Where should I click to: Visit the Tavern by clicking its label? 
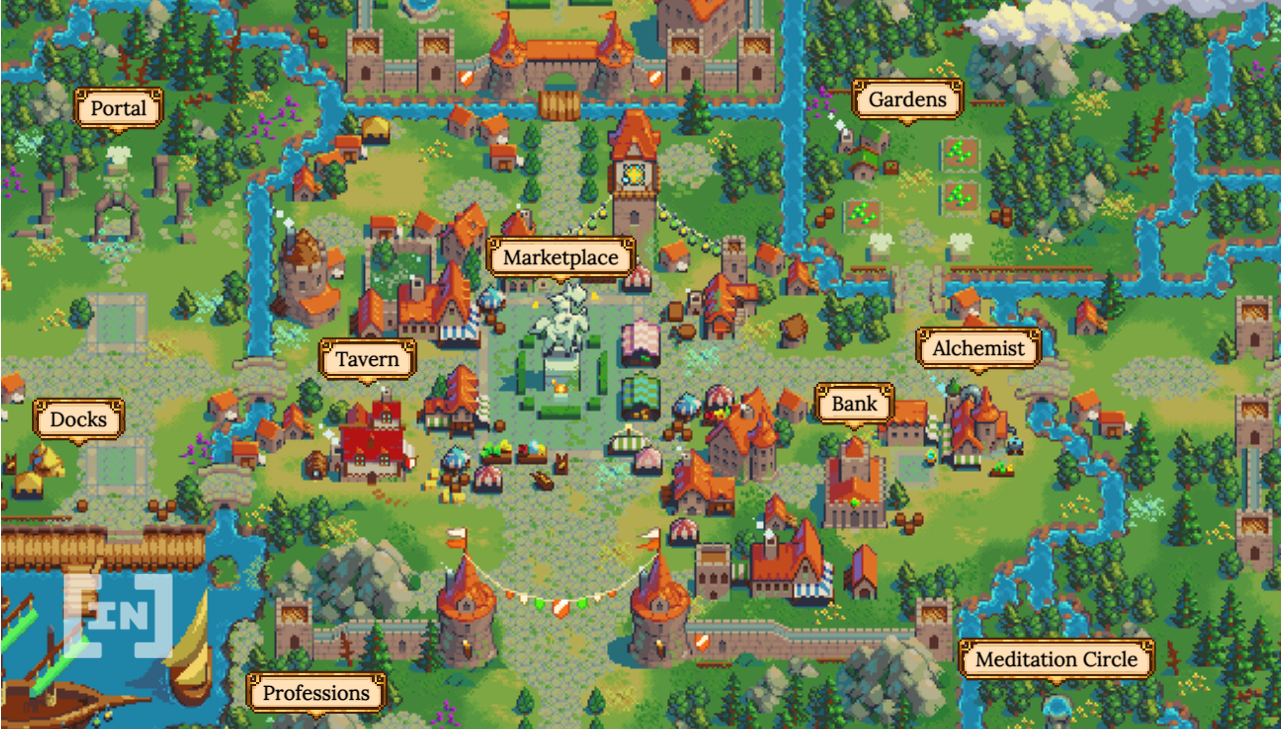(x=366, y=359)
